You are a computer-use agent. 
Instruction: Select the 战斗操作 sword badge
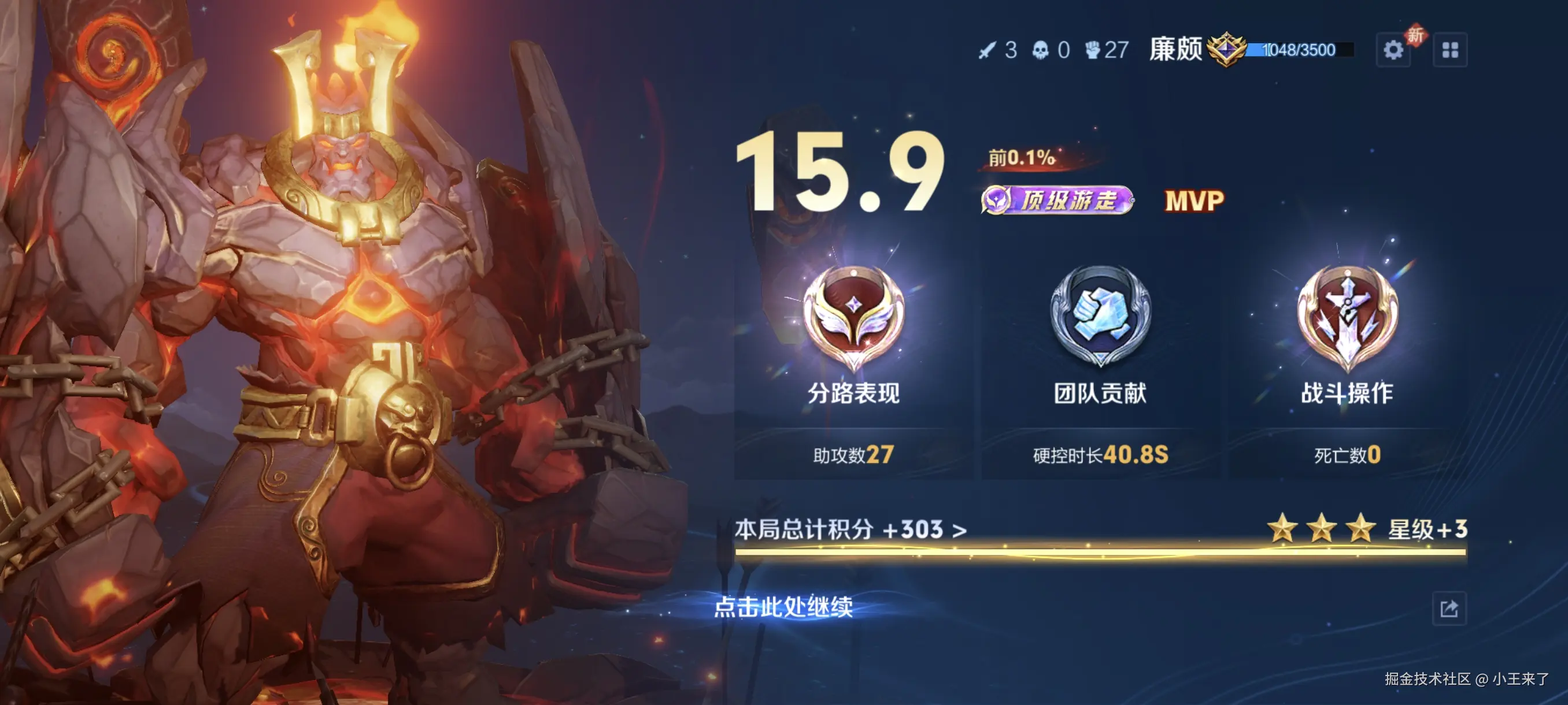[x=1347, y=316]
